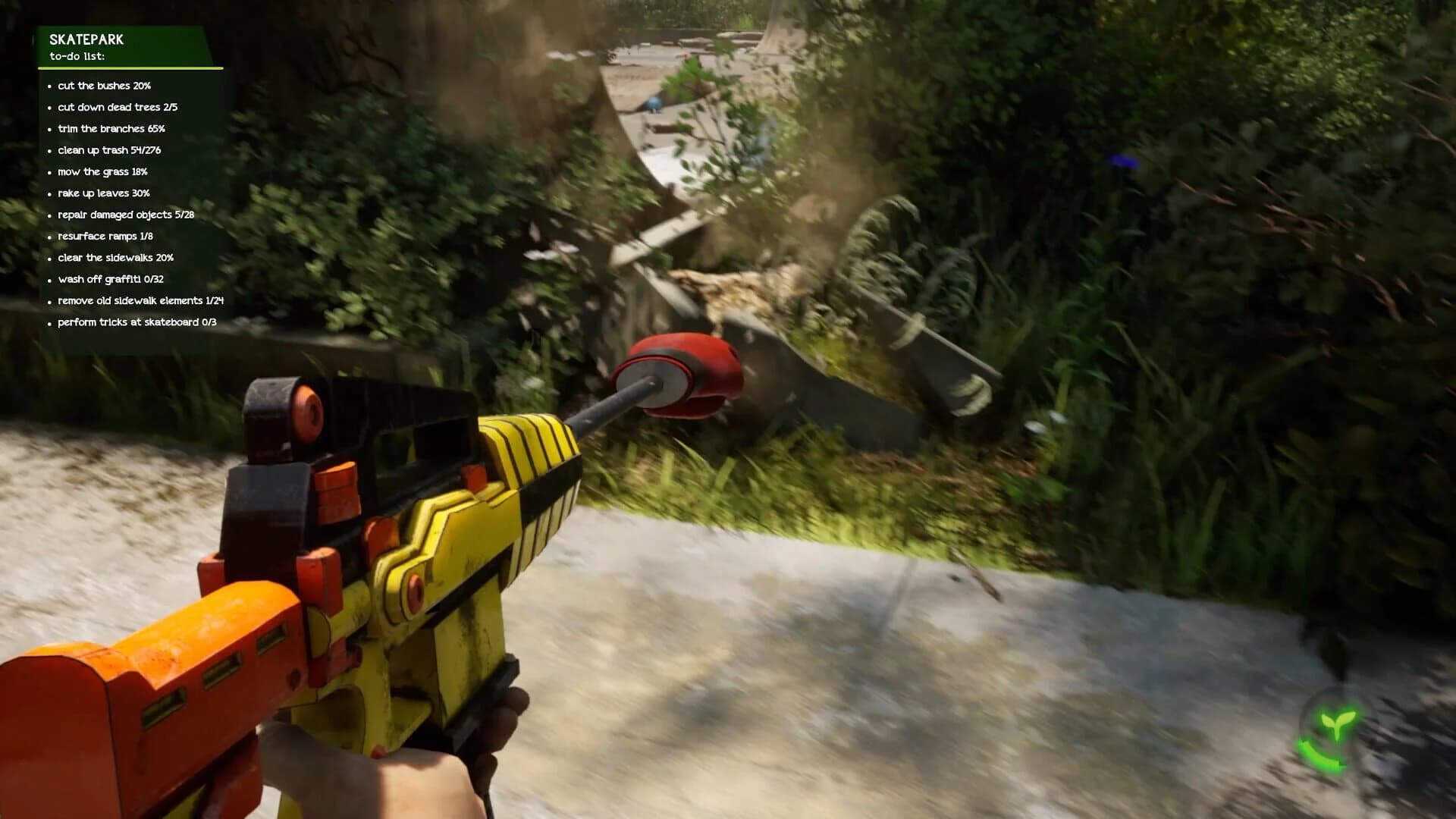The image size is (1456, 819).
Task: Click the bullet beside 'resurface ramps'
Action: 51,236
